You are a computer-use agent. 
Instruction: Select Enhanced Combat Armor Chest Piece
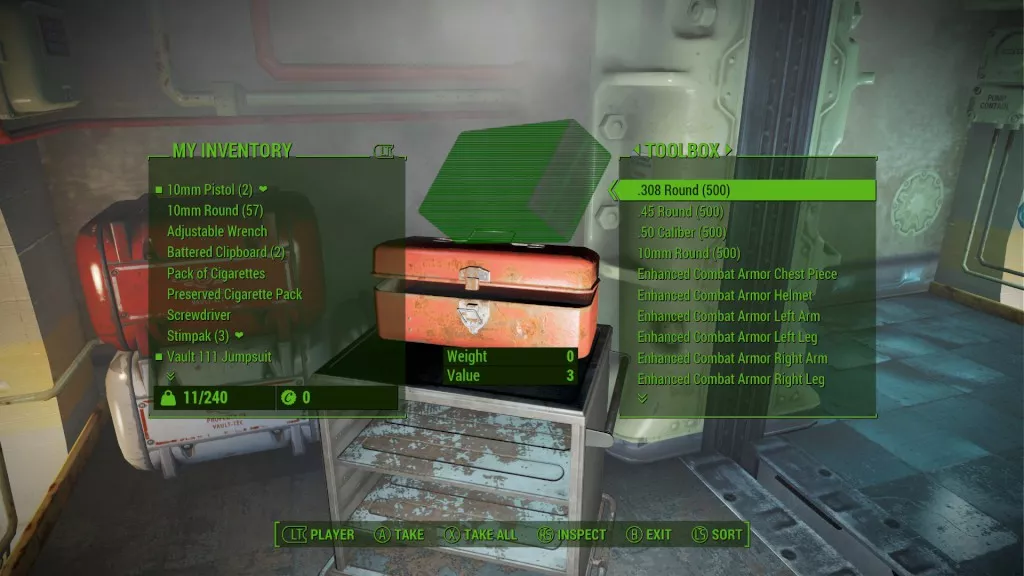tap(737, 274)
